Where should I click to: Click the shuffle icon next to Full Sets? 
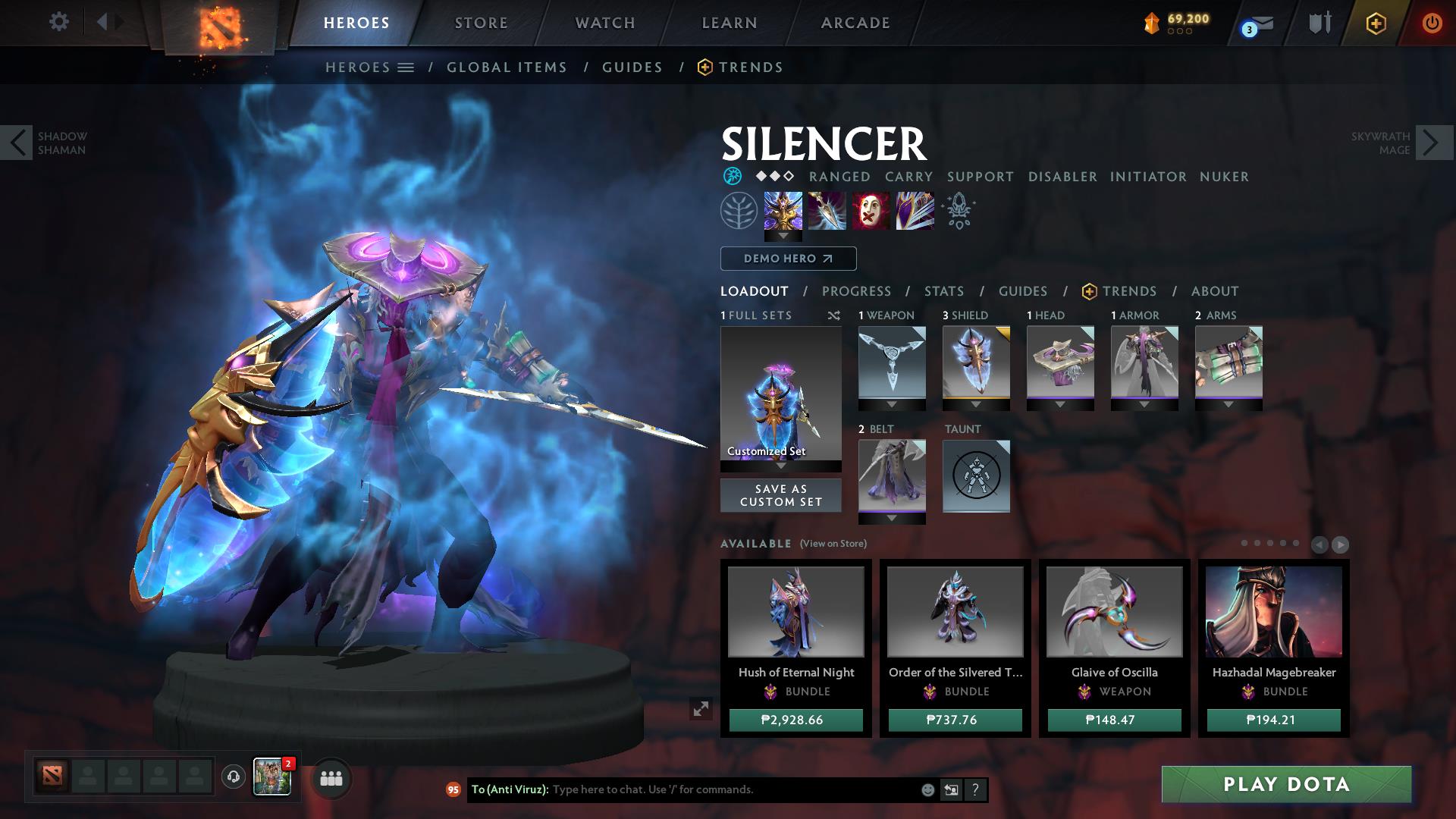click(834, 316)
